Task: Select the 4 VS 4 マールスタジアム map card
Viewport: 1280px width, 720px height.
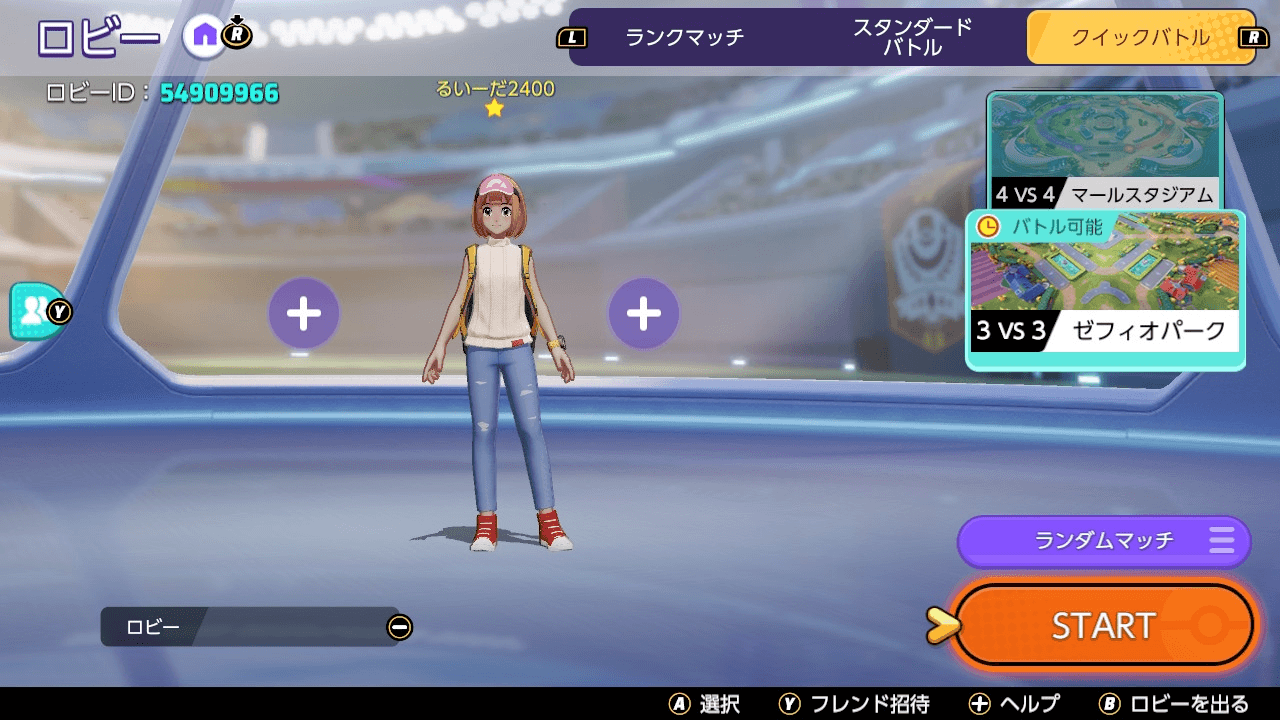Action: pos(1104,150)
